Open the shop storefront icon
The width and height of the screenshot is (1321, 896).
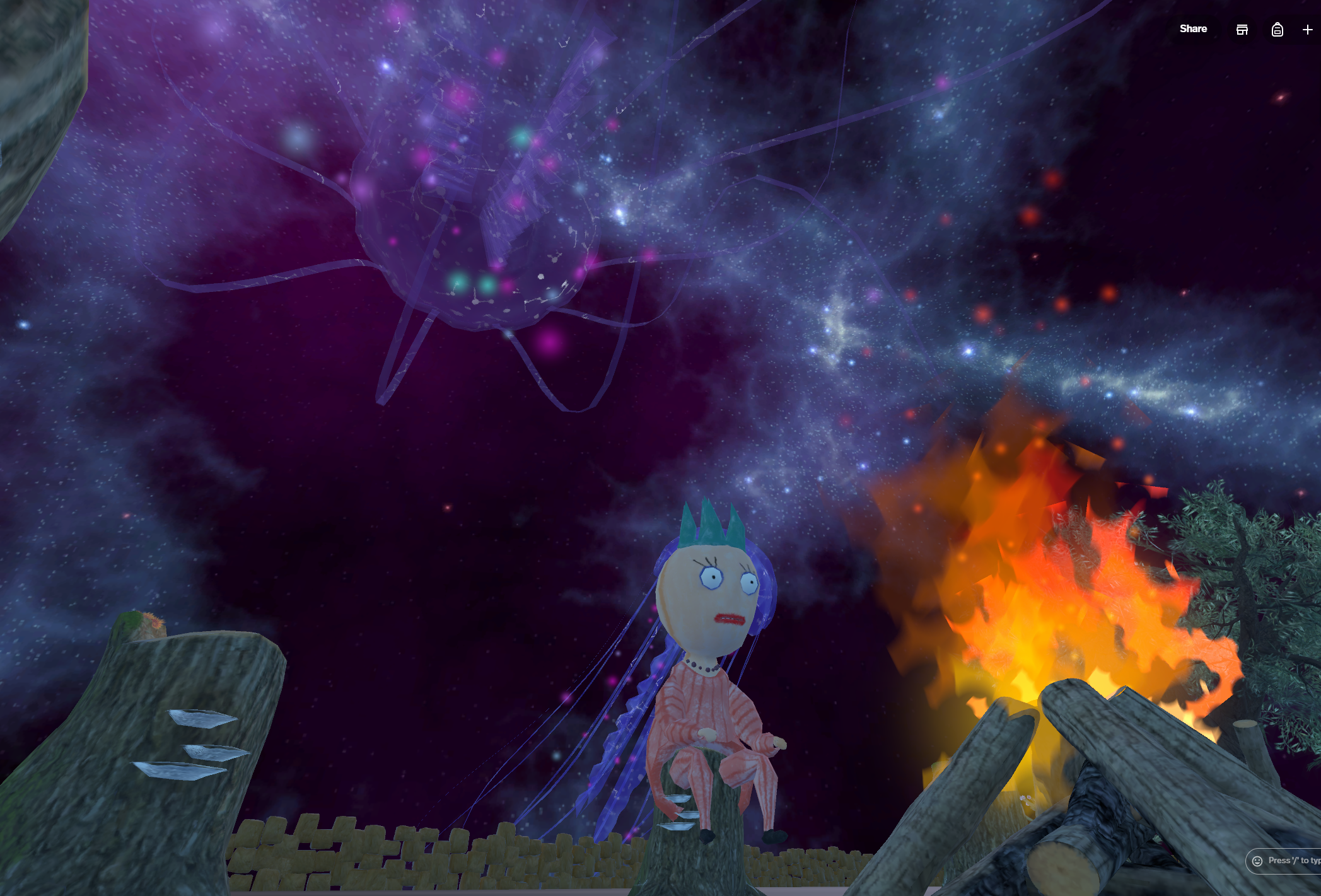click(x=1242, y=30)
